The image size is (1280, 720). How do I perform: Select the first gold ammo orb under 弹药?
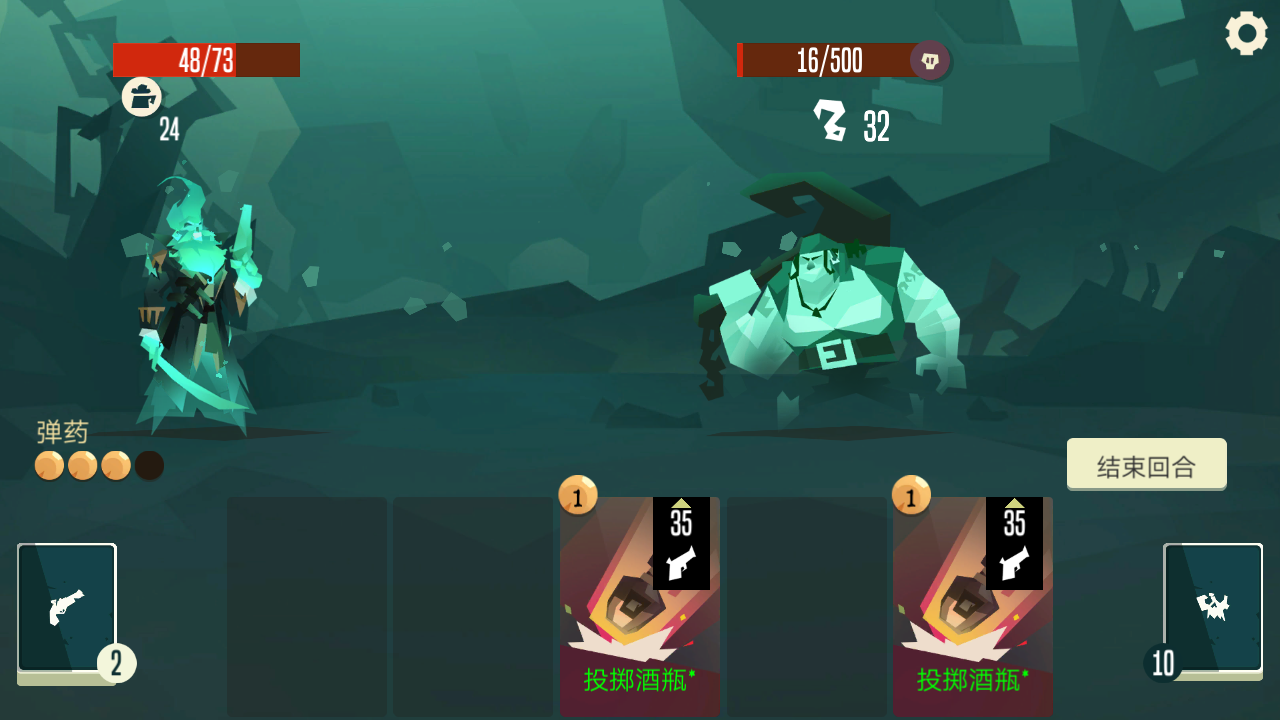48,465
